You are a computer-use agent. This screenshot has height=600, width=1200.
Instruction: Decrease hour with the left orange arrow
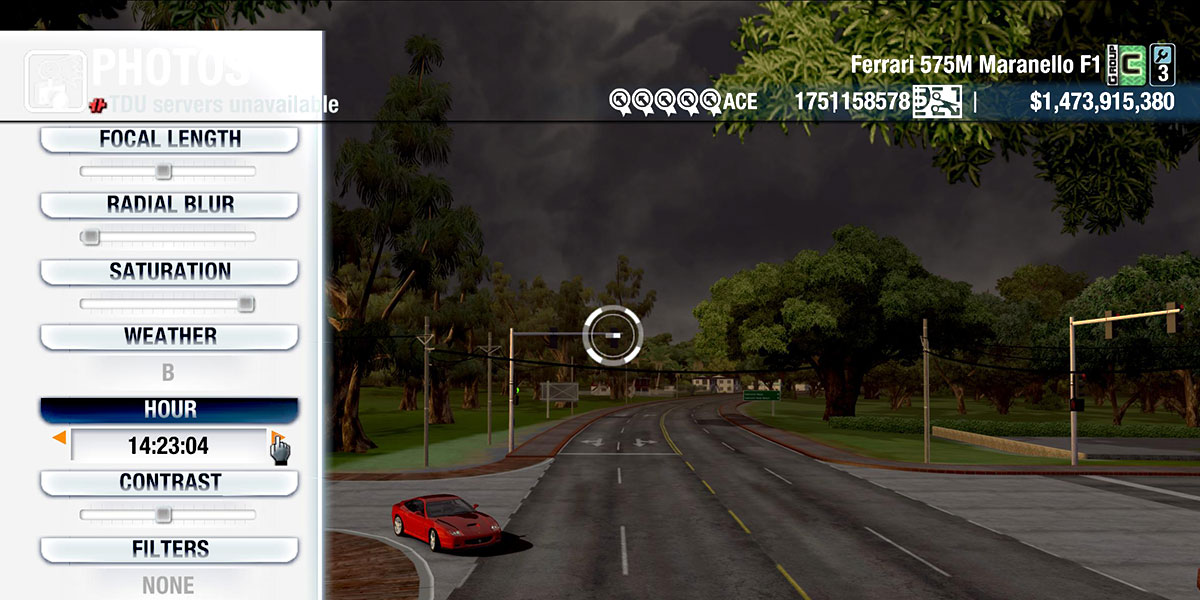(x=60, y=438)
